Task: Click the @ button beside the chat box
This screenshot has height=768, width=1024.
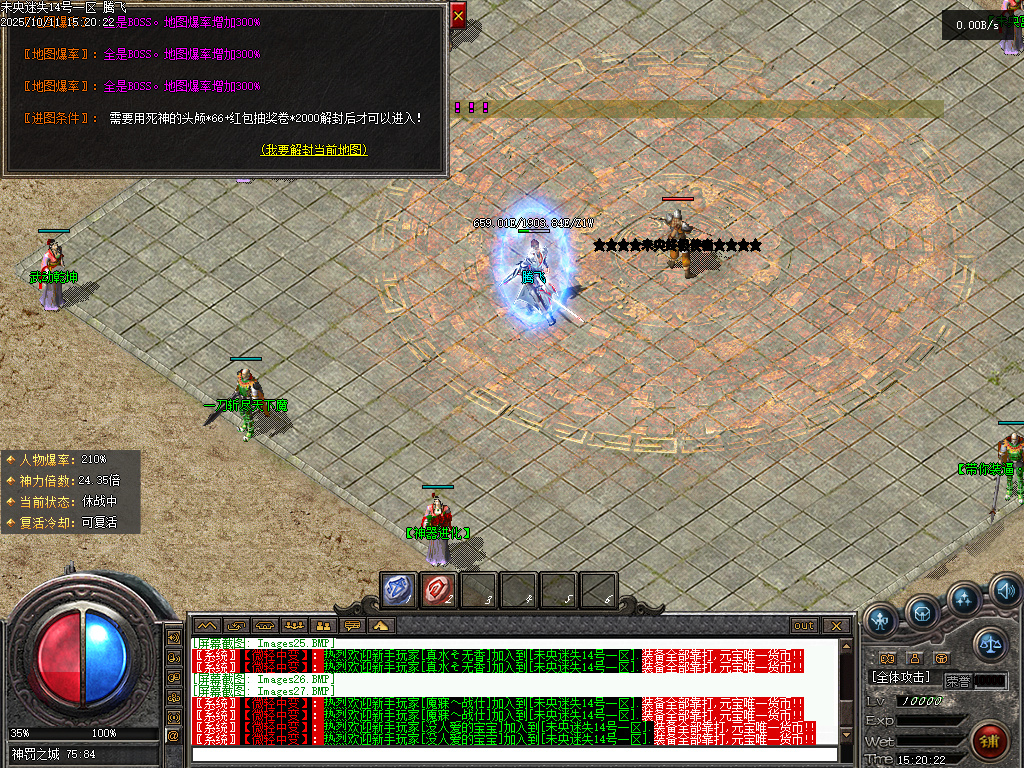Action: [x=173, y=736]
